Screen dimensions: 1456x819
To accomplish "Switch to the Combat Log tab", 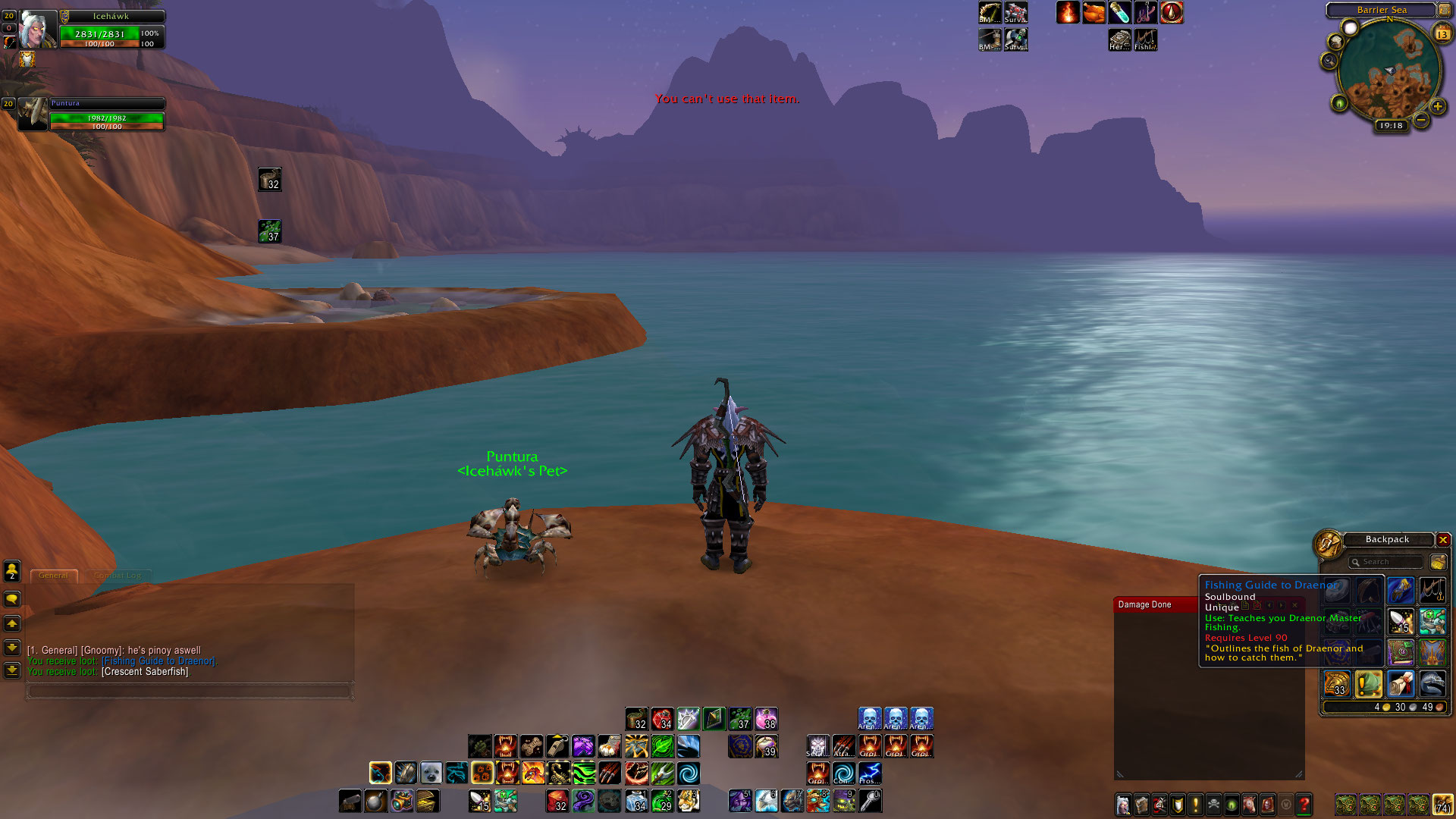I will [118, 576].
